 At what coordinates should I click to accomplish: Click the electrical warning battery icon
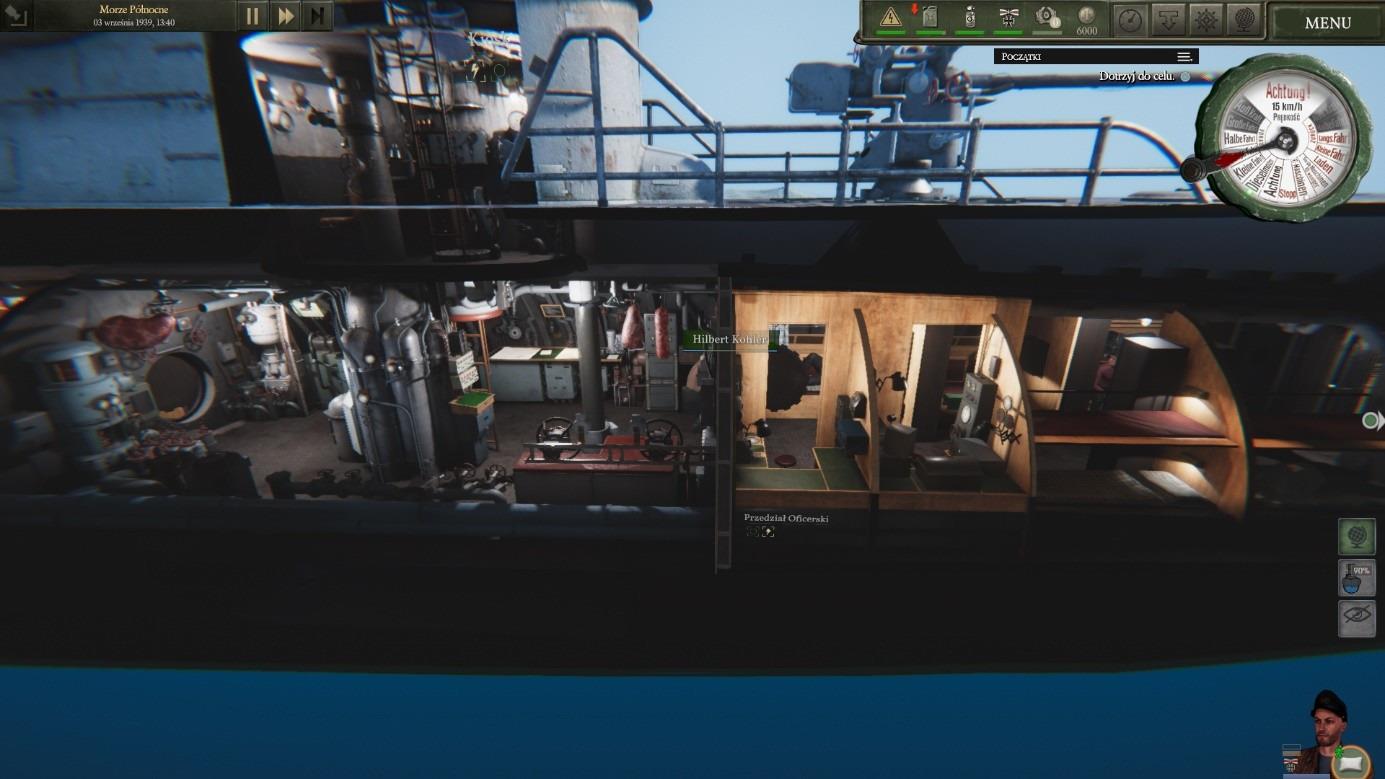pos(890,17)
